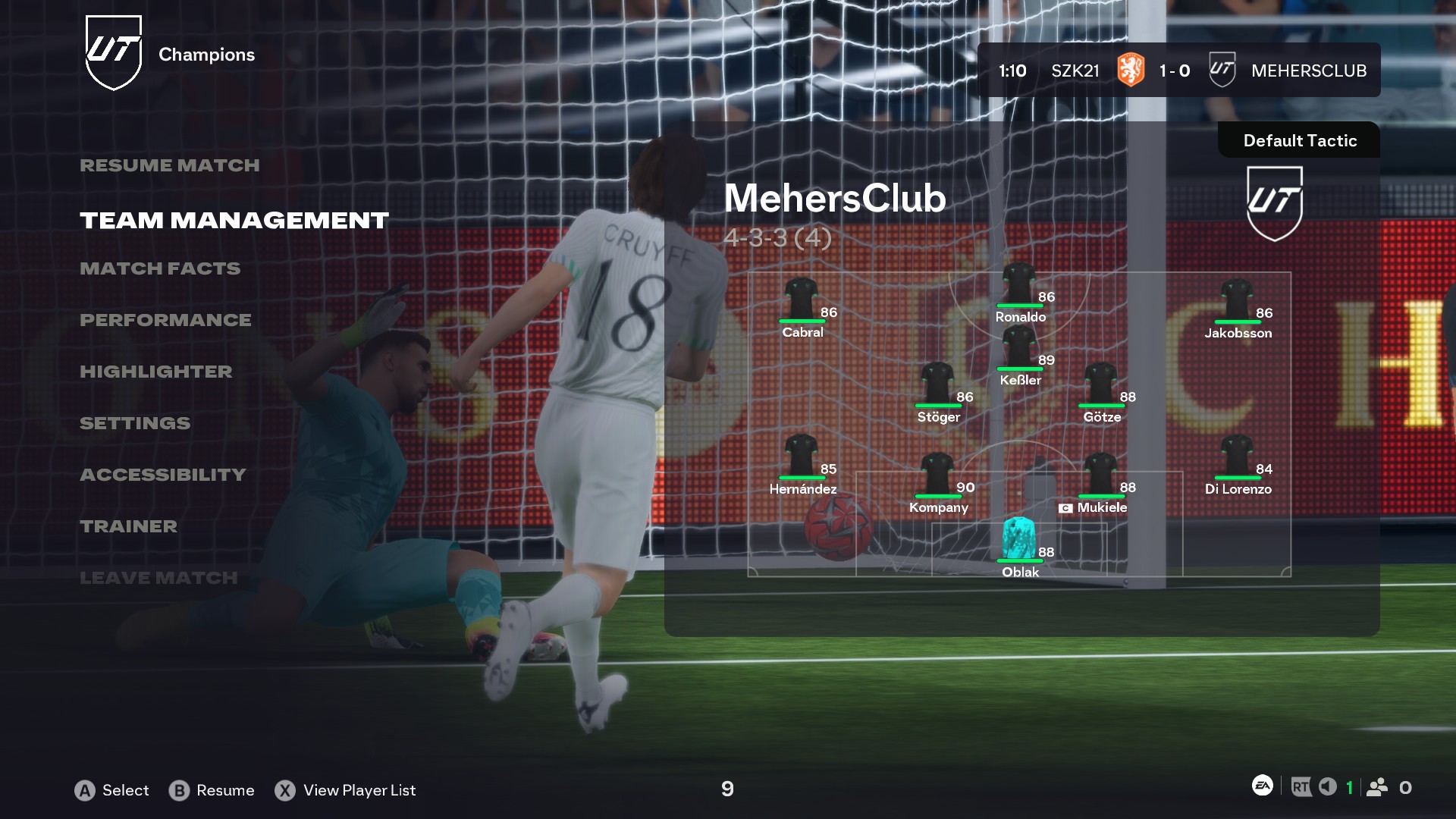Viewport: 1456px width, 819px height.
Task: Select captain Mukiele in defence
Action: 1100,475
